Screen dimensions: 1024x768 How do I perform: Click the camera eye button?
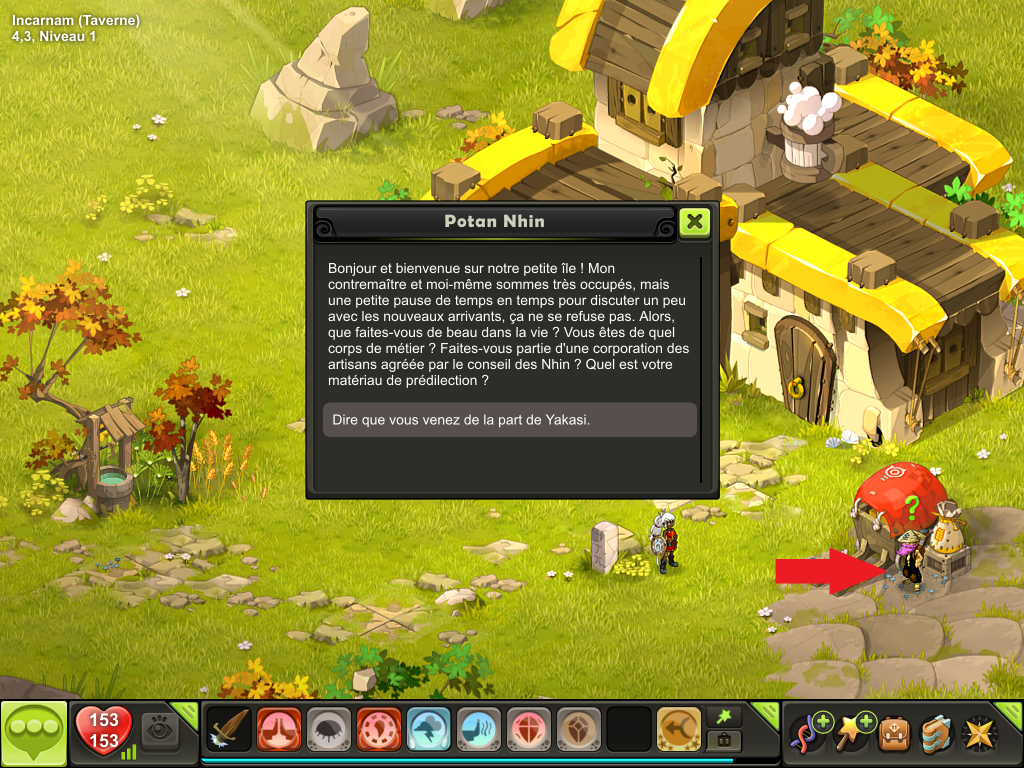tap(158, 729)
